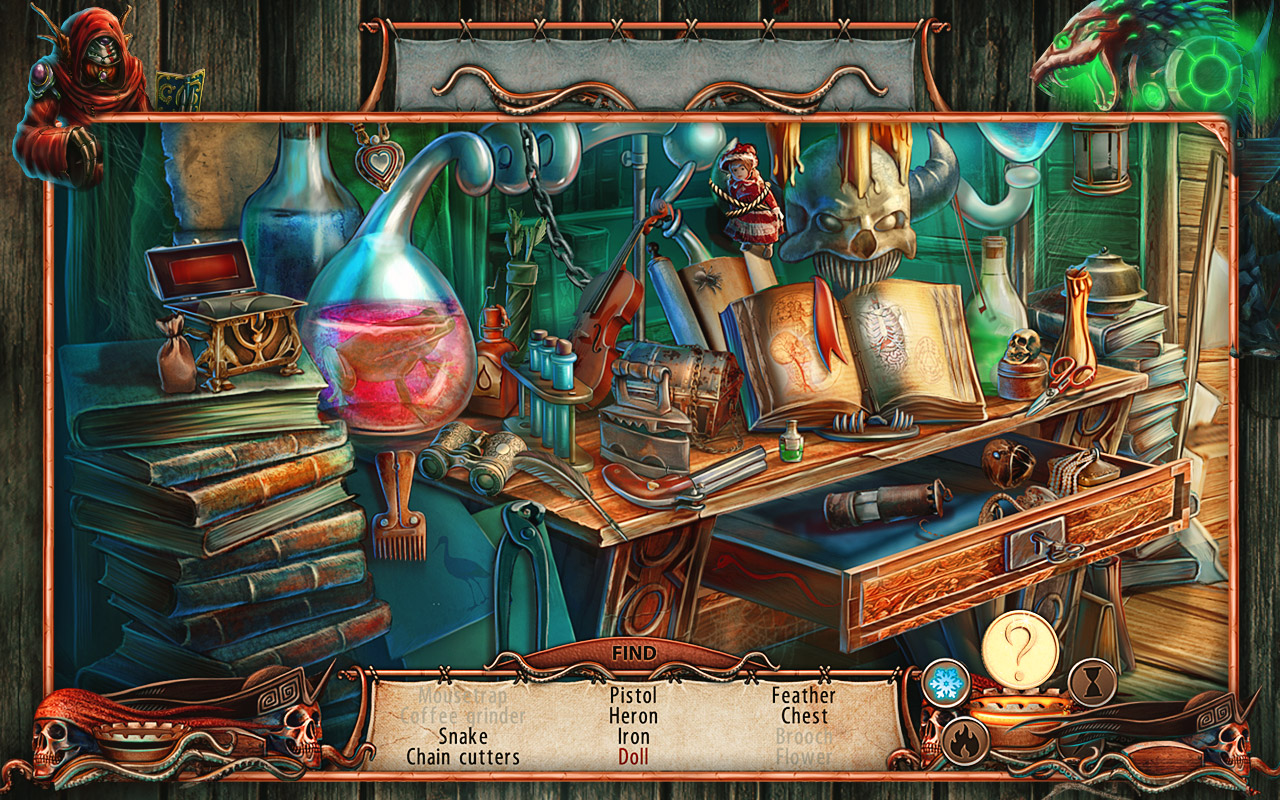This screenshot has width=1280, height=800.
Task: Use the question mark hint button
Action: 1018,651
